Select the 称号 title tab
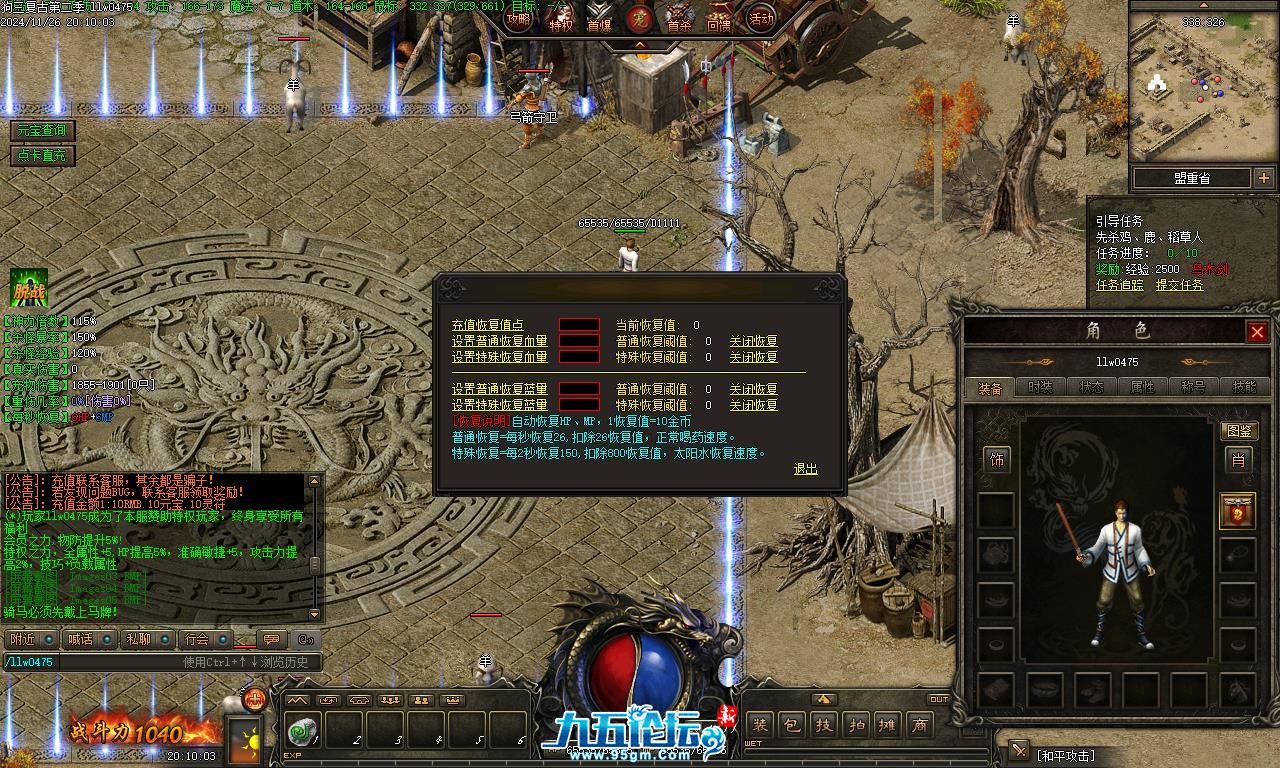 click(x=1193, y=387)
